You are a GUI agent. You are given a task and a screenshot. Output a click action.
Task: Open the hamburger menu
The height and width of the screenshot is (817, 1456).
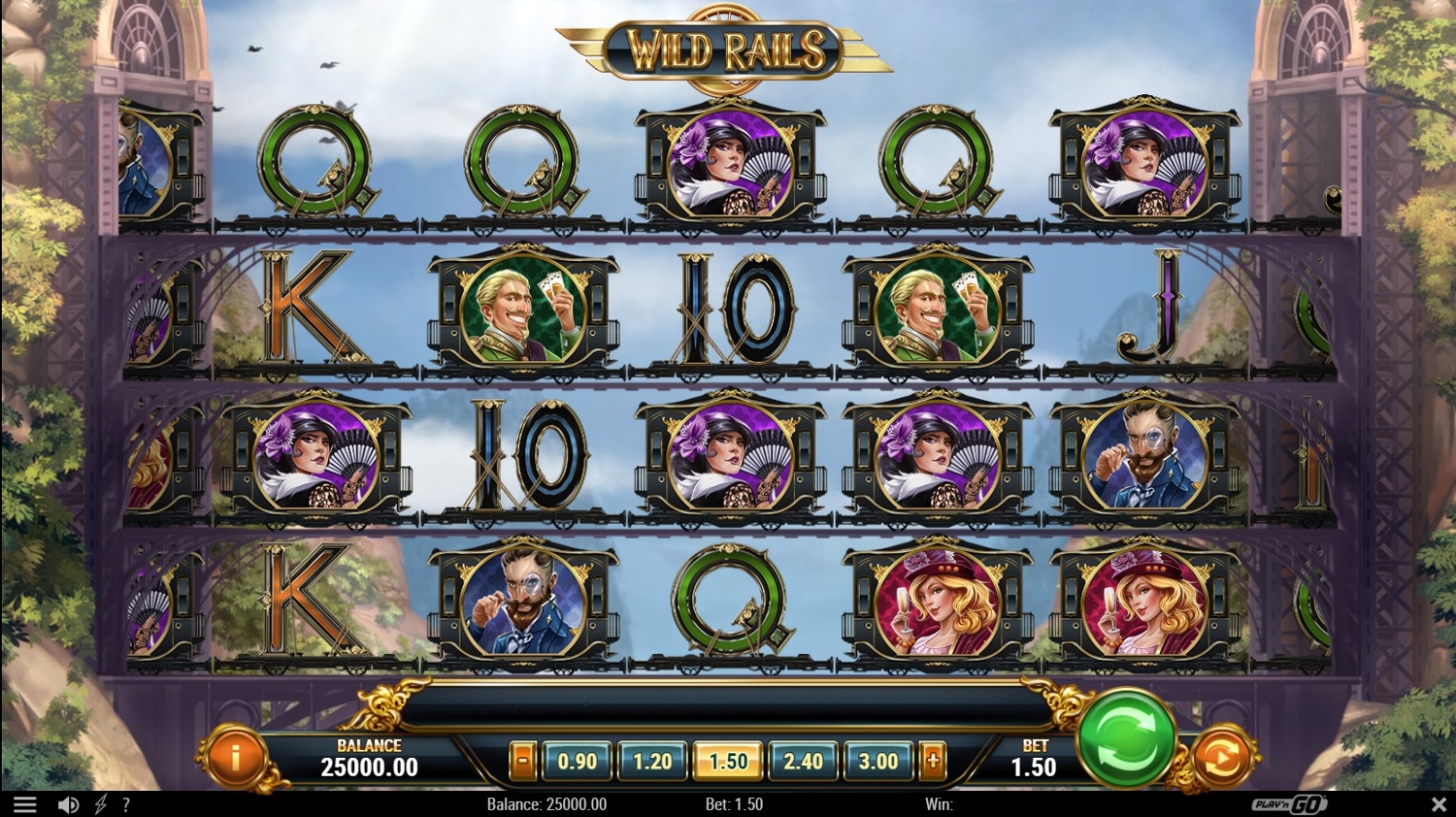25,804
